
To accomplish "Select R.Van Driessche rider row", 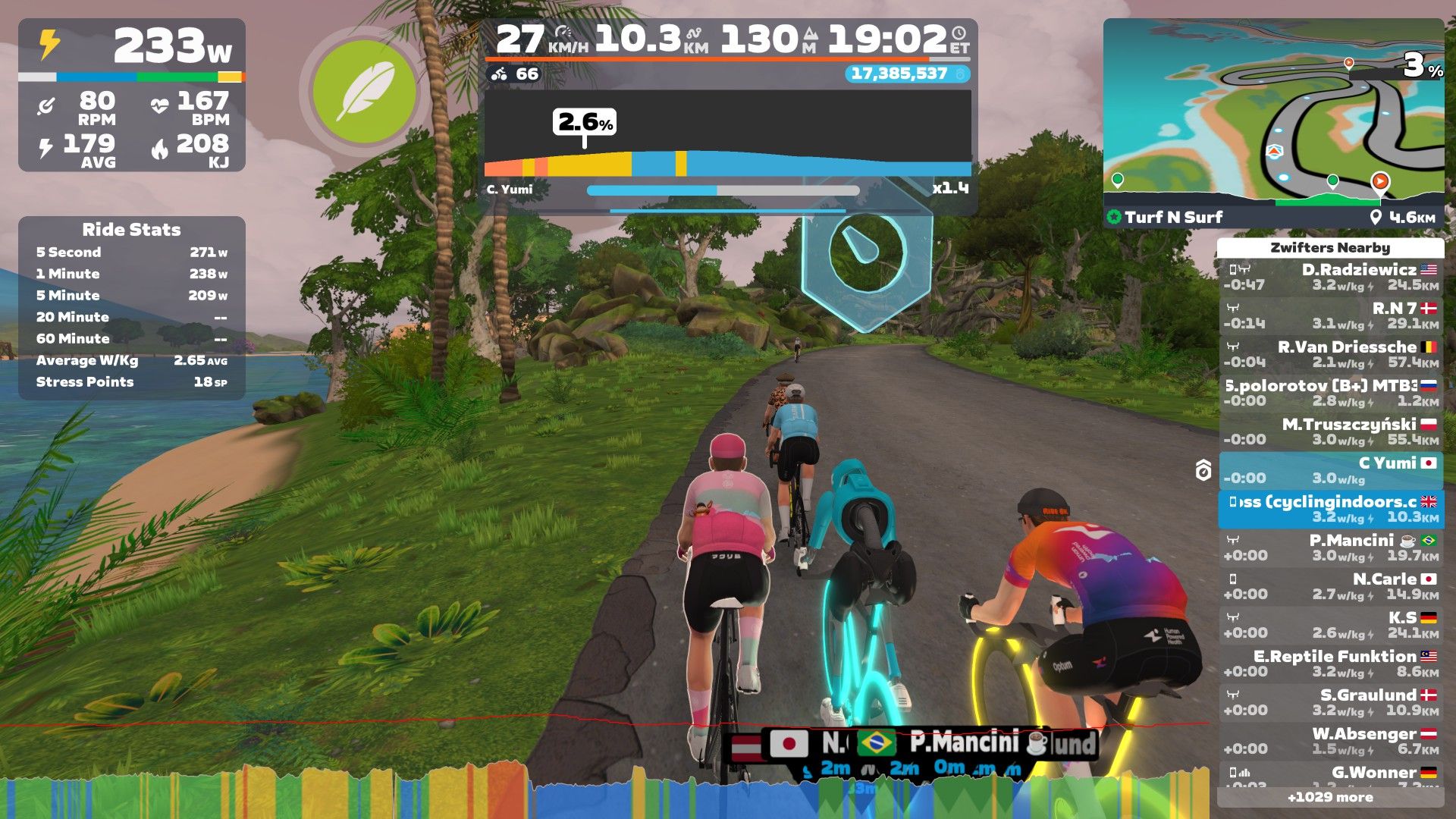I will [x=1331, y=354].
